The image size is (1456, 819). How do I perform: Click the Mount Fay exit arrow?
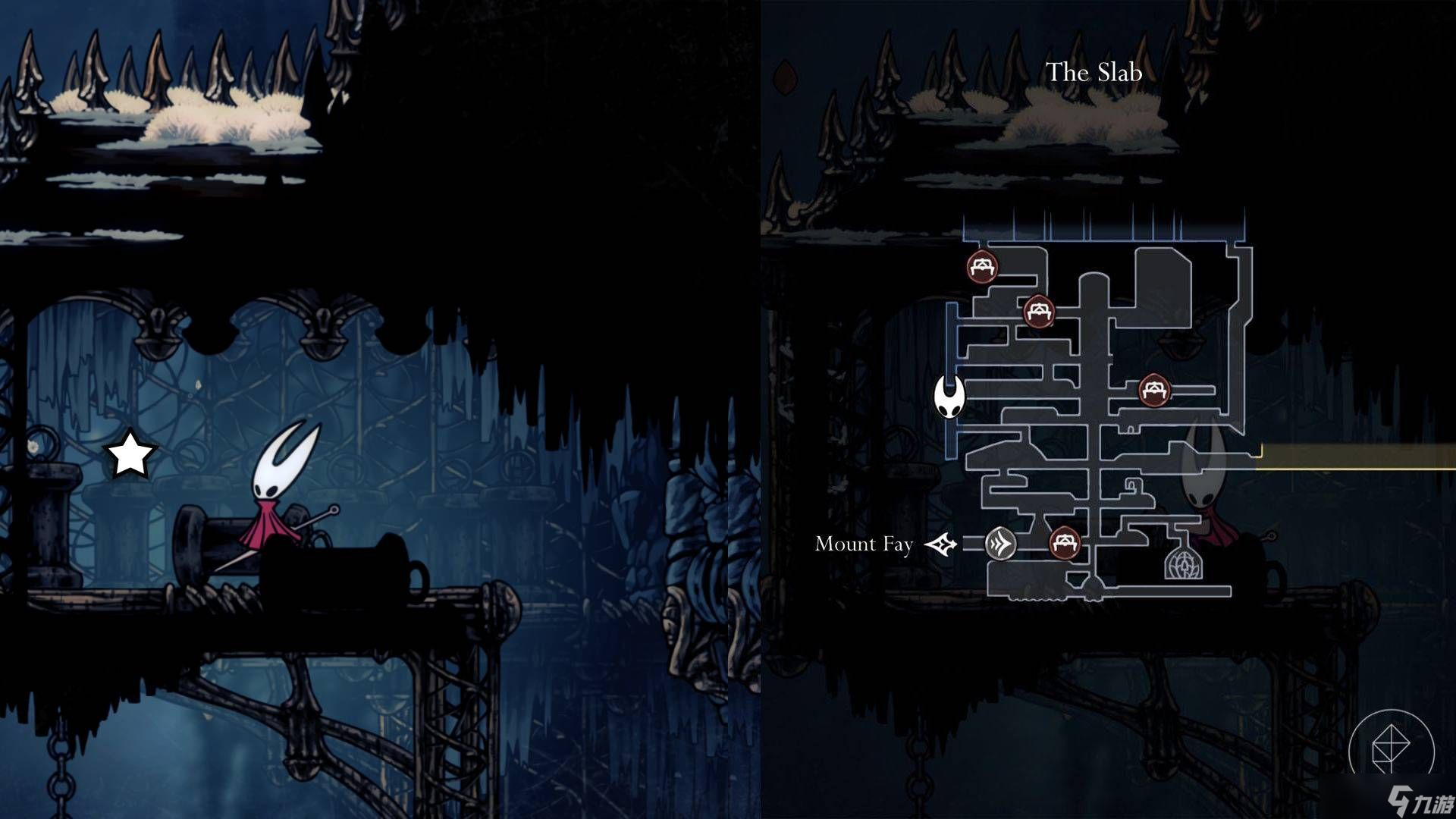940,544
